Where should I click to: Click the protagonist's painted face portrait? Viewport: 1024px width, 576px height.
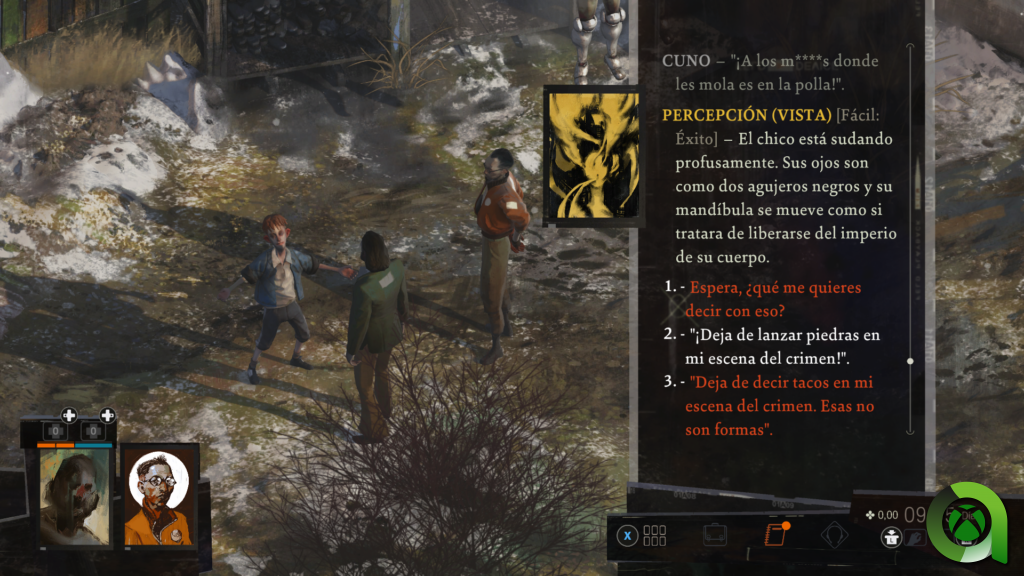click(76, 495)
